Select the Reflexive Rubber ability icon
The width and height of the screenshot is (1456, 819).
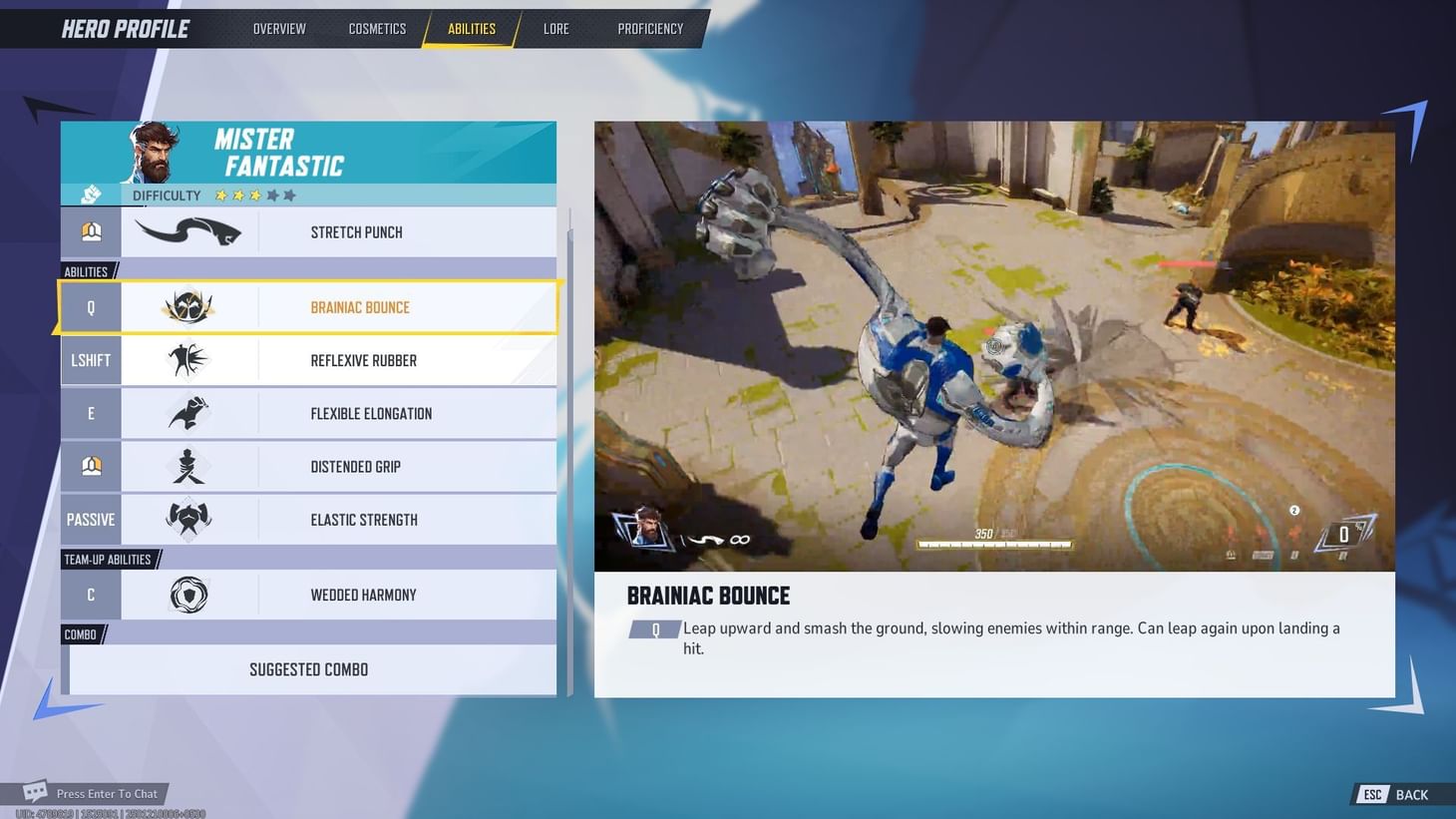coord(189,360)
